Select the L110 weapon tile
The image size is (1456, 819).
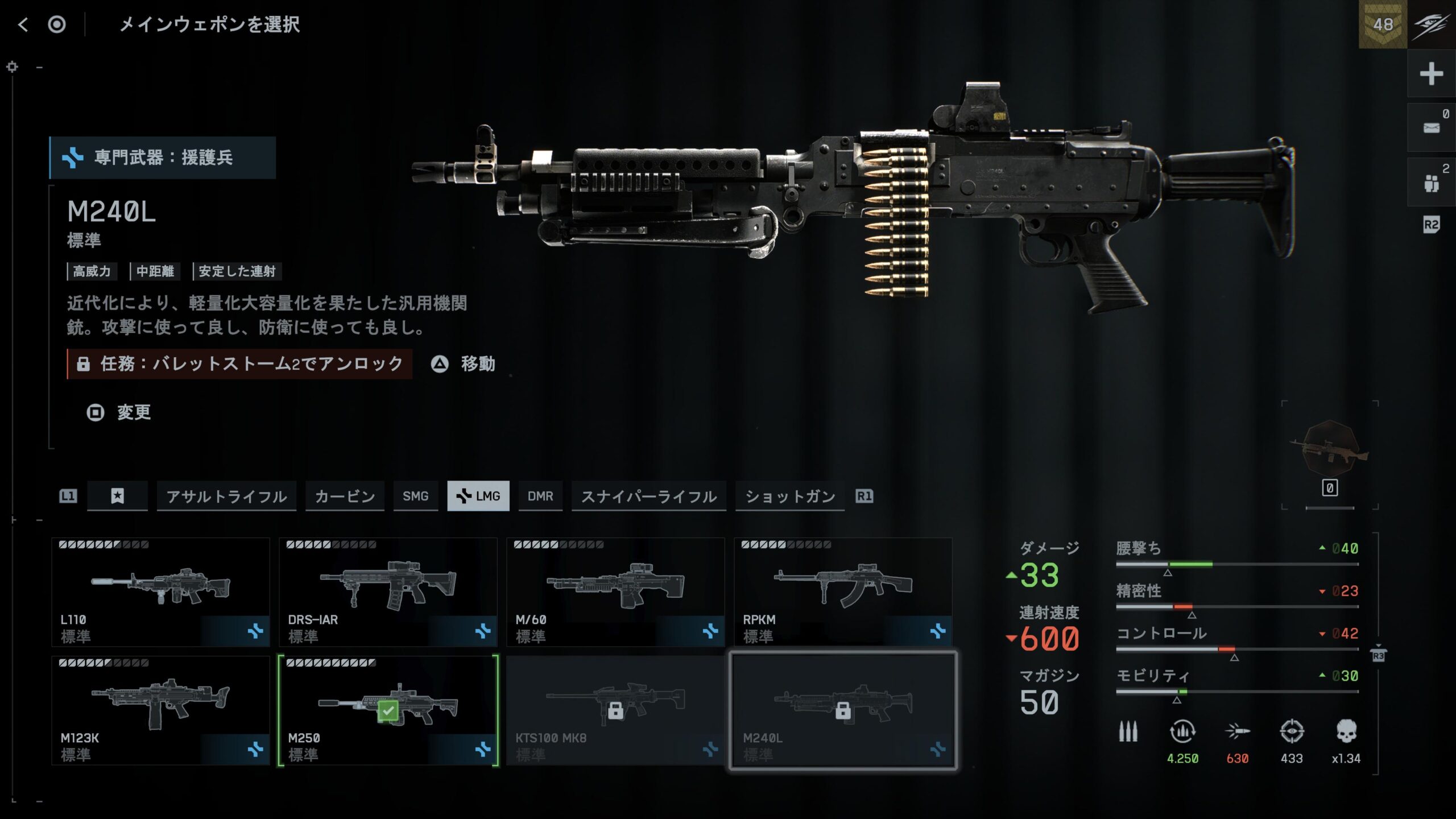point(160,591)
